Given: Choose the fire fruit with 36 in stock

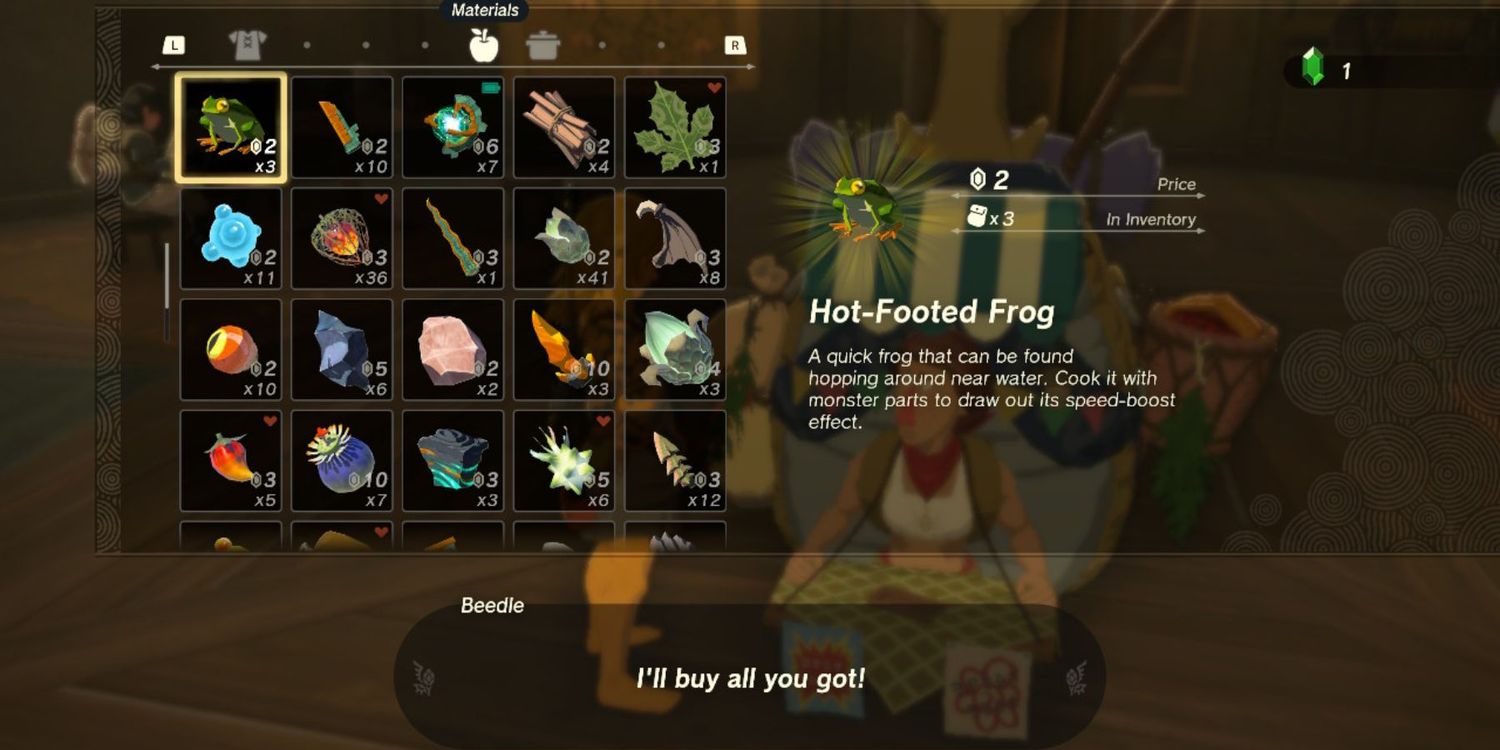Looking at the screenshot, I should [x=342, y=239].
